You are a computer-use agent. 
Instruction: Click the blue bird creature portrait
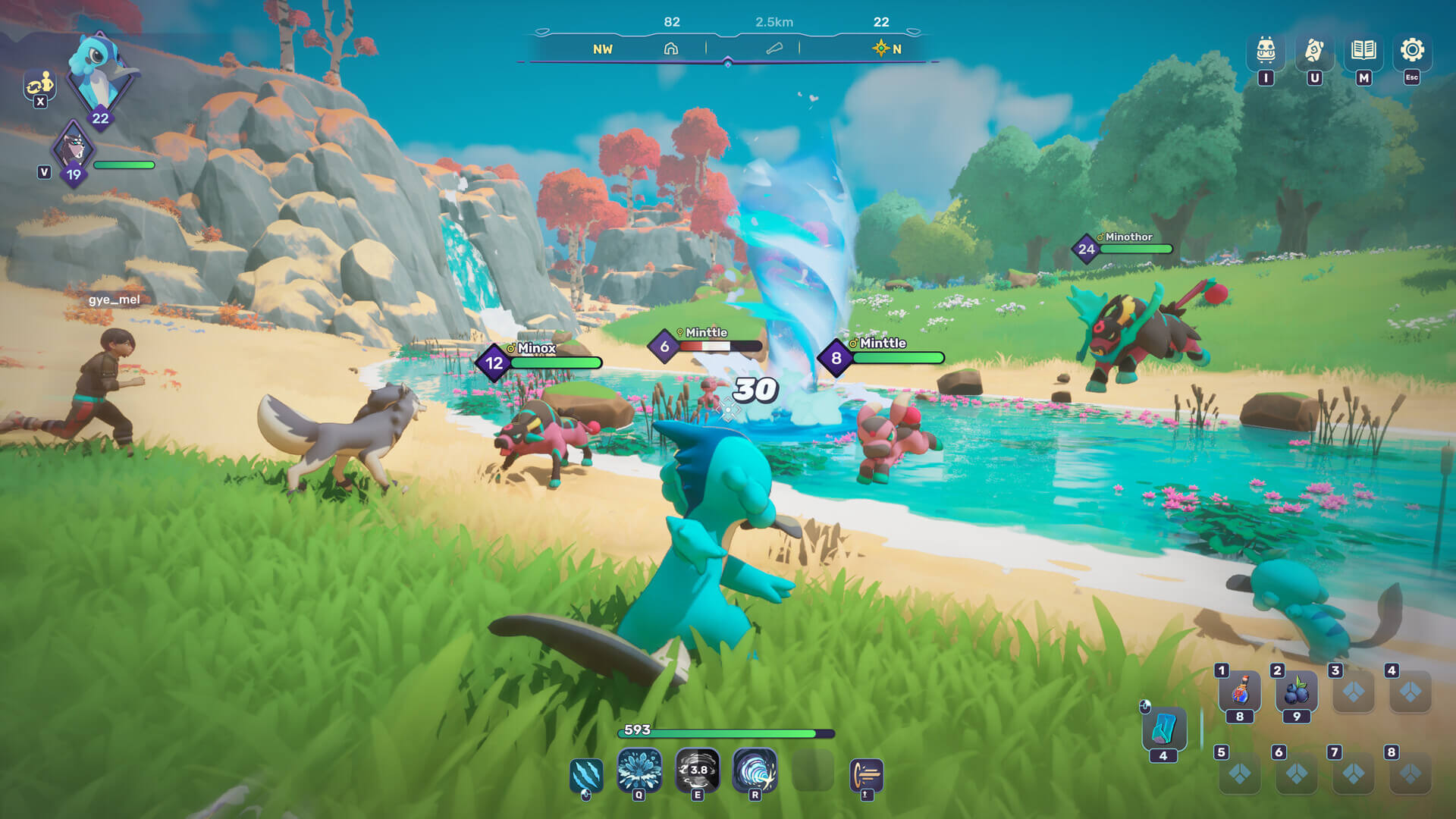[101, 72]
